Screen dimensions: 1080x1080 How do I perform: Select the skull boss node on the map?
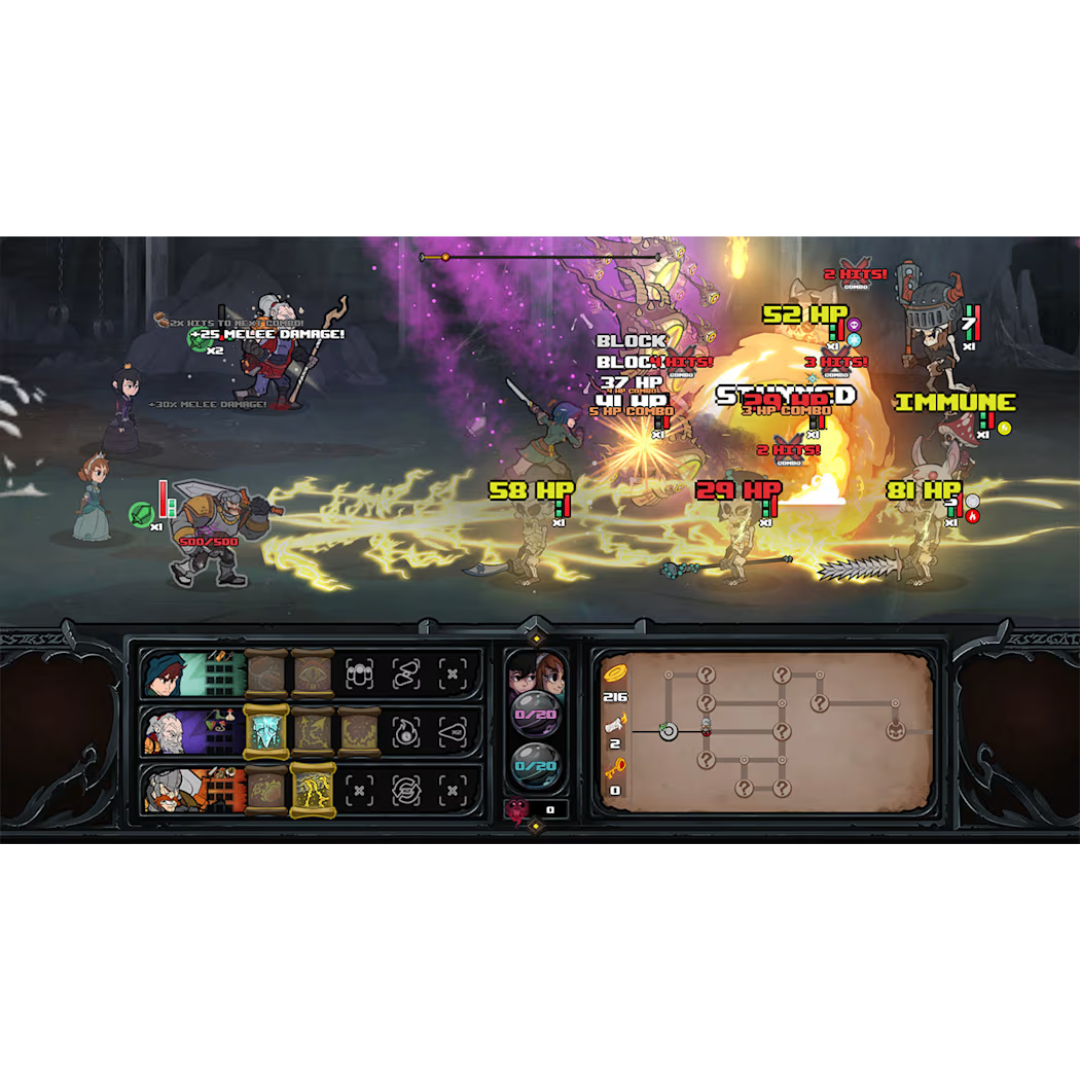895,733
